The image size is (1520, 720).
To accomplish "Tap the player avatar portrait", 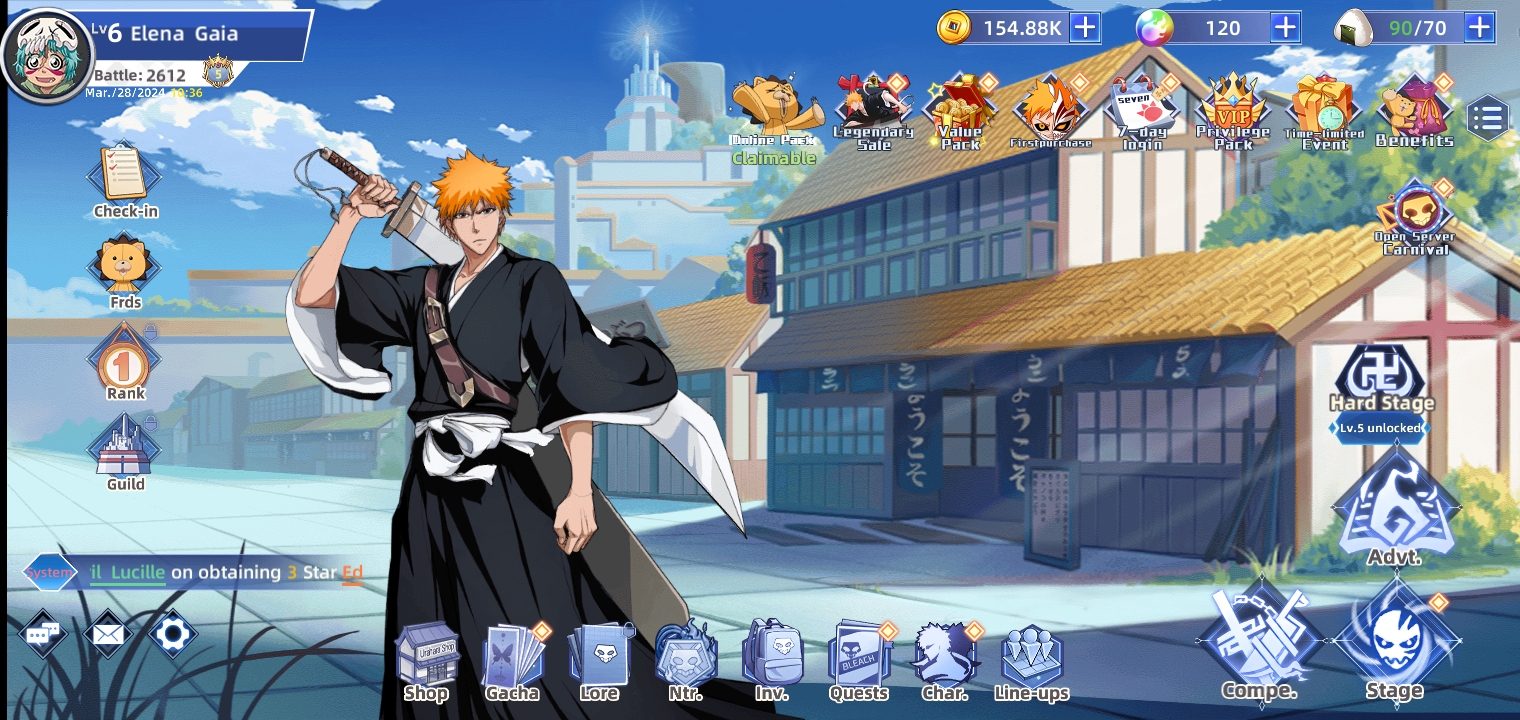I will coord(46,55).
